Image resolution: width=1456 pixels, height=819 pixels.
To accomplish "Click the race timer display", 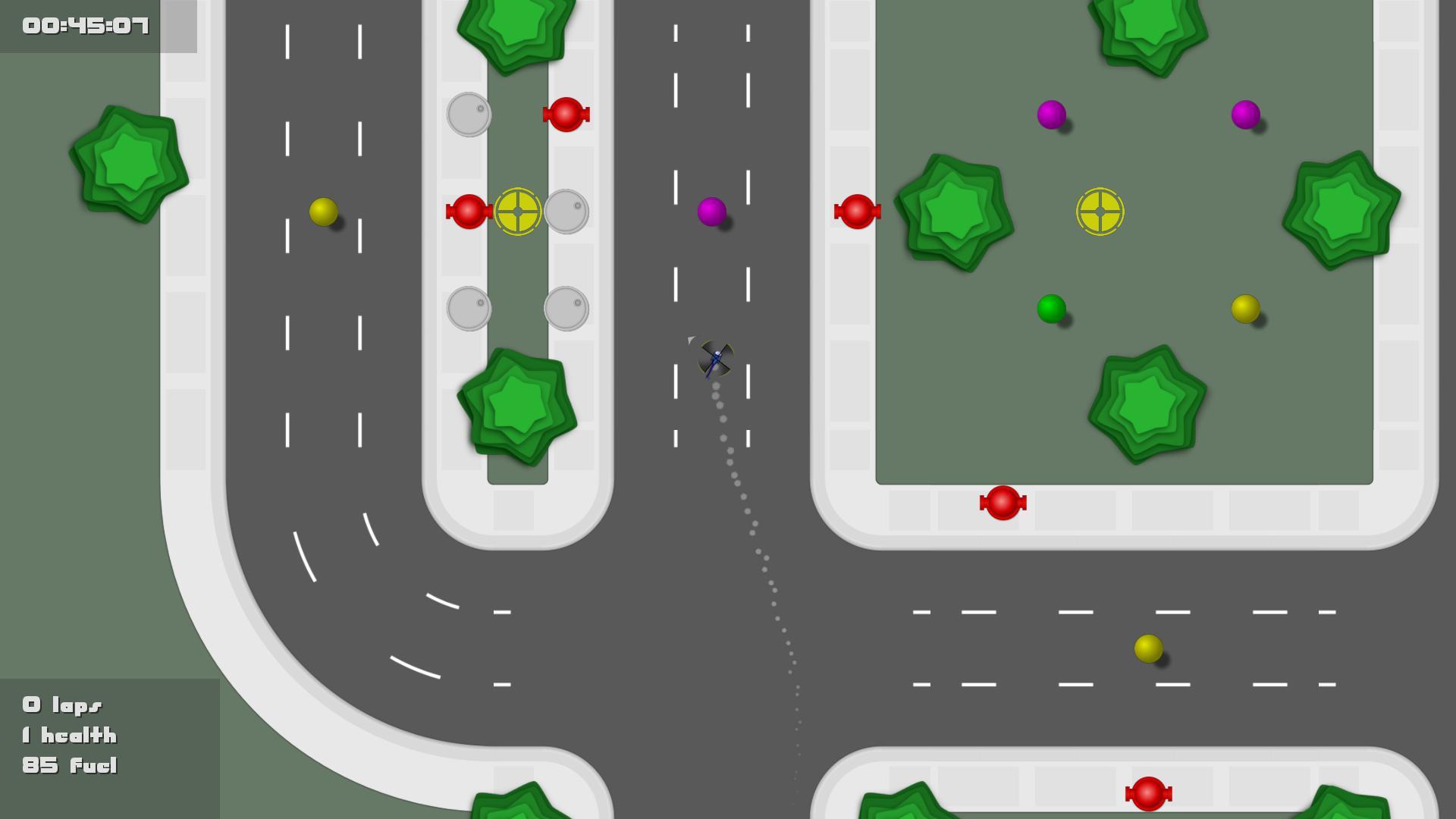I will pyautogui.click(x=83, y=27).
